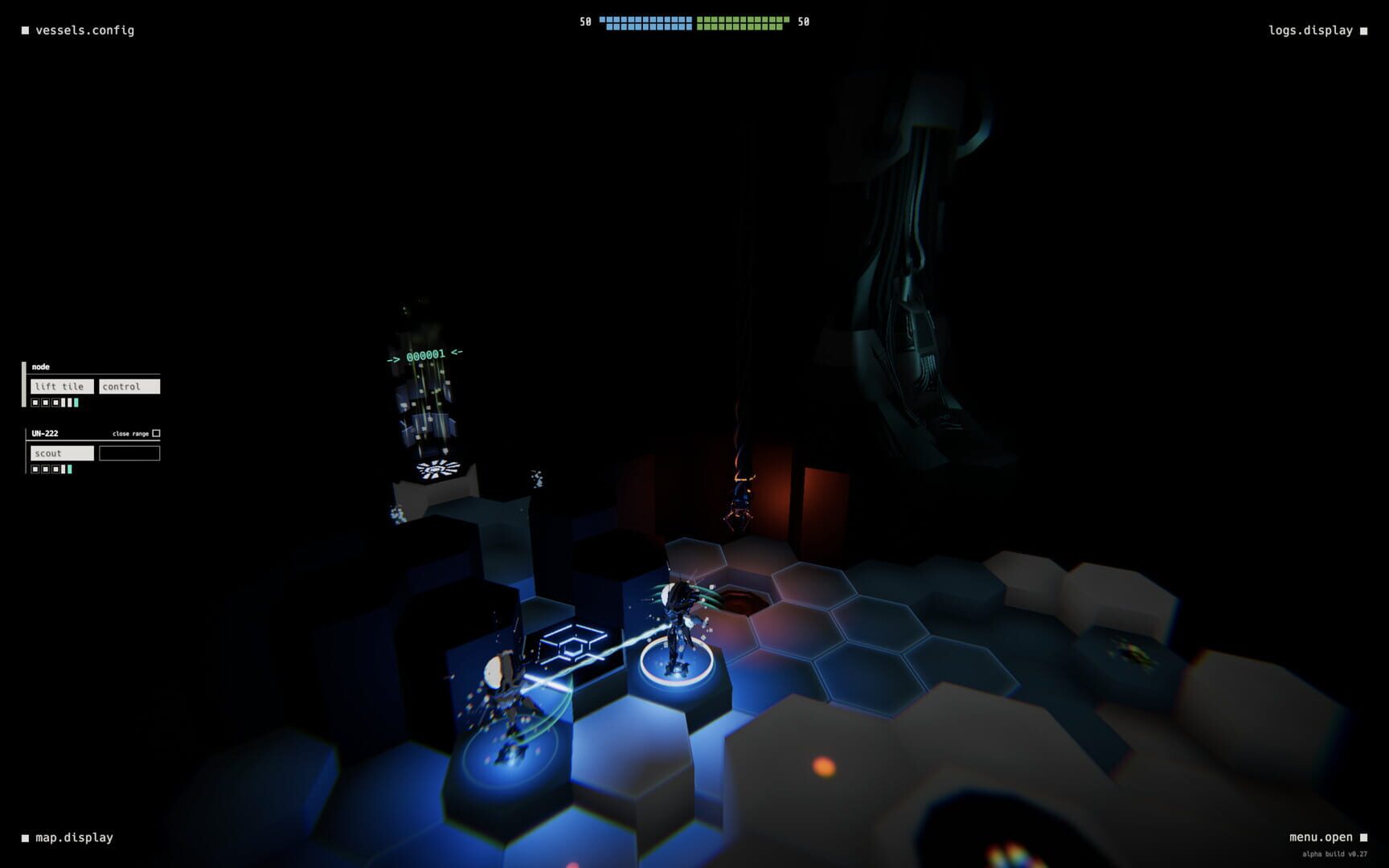Toggle the first action square in the node panel
Screen dimensions: 1389x868
[x=37, y=401]
